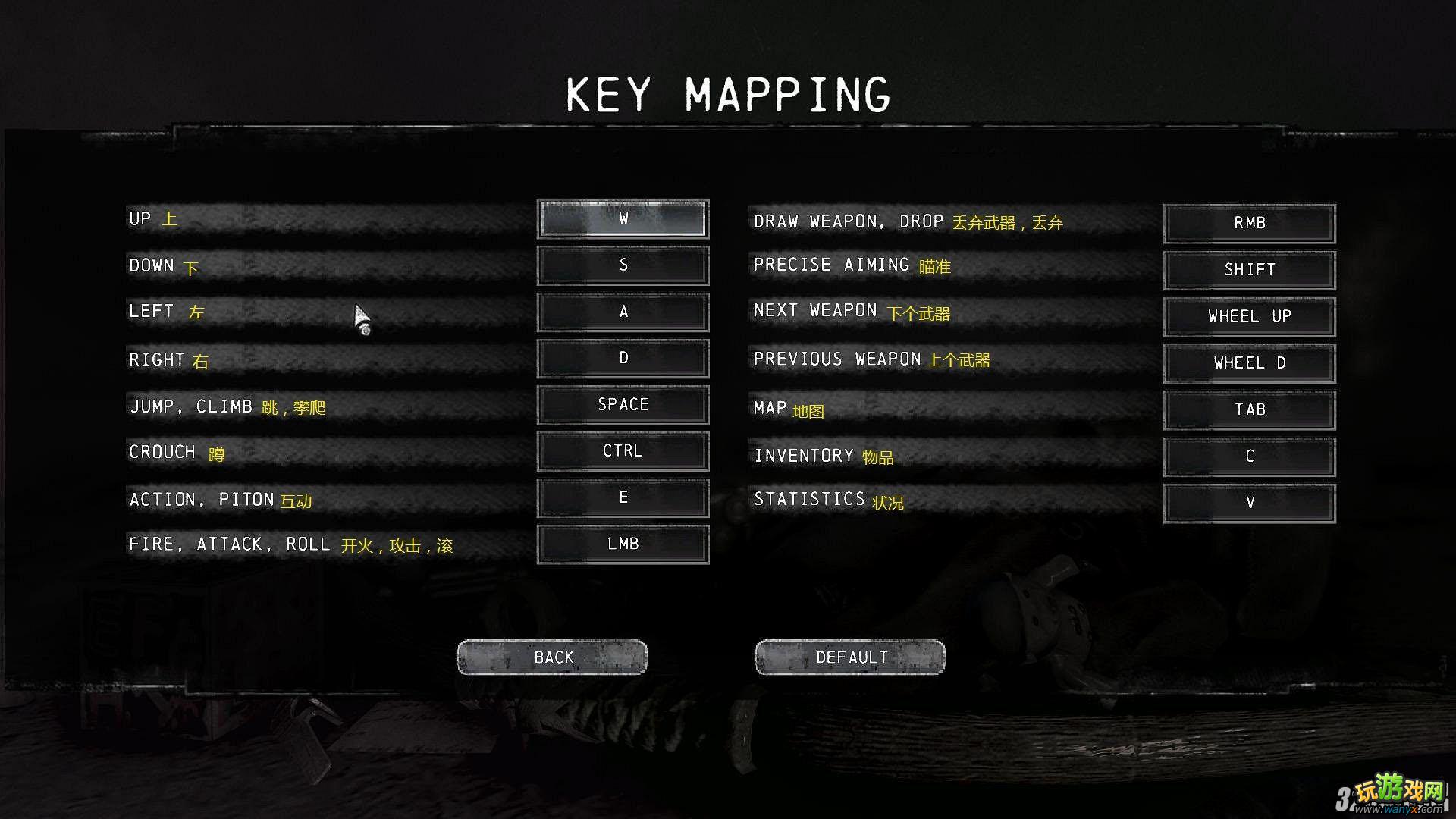
Task: Change the DOWN binding set to S
Action: [x=623, y=265]
